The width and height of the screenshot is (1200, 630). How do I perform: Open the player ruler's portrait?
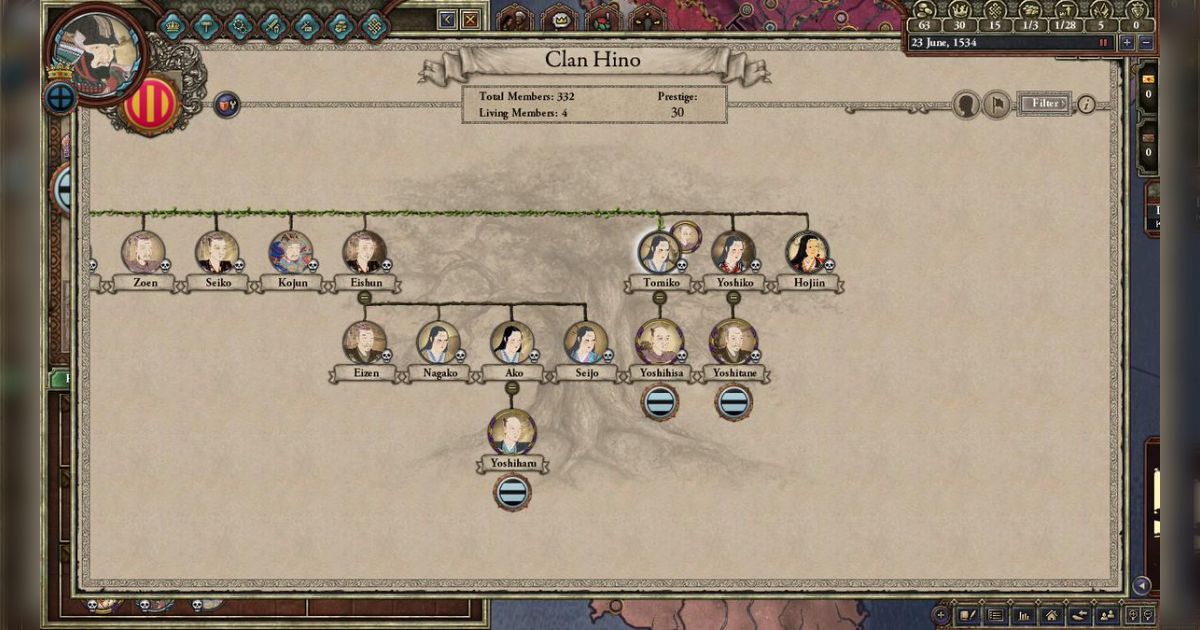coord(96,53)
